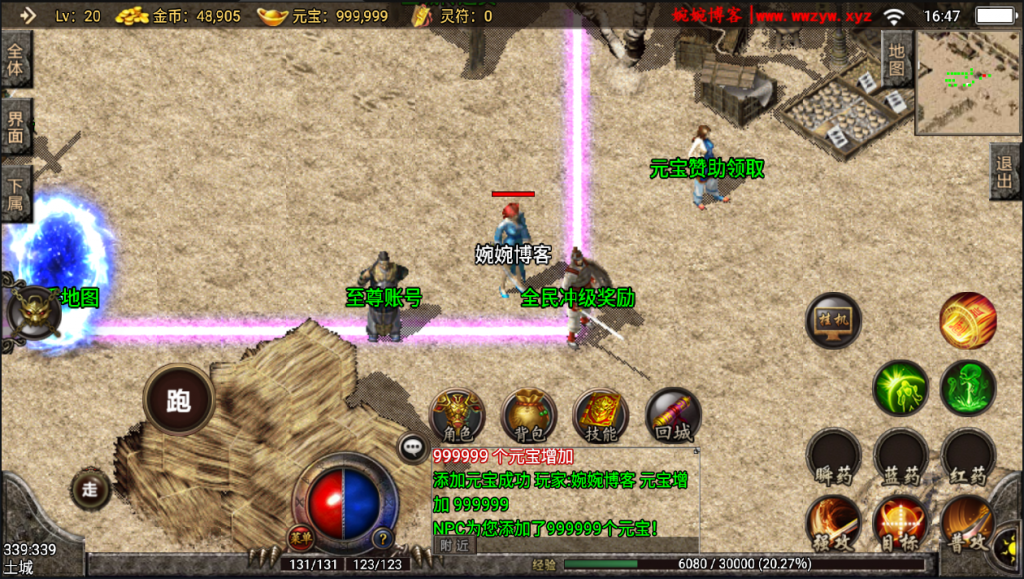
Task: Cast the flaming talisman skill
Action: pyautogui.click(x=967, y=321)
